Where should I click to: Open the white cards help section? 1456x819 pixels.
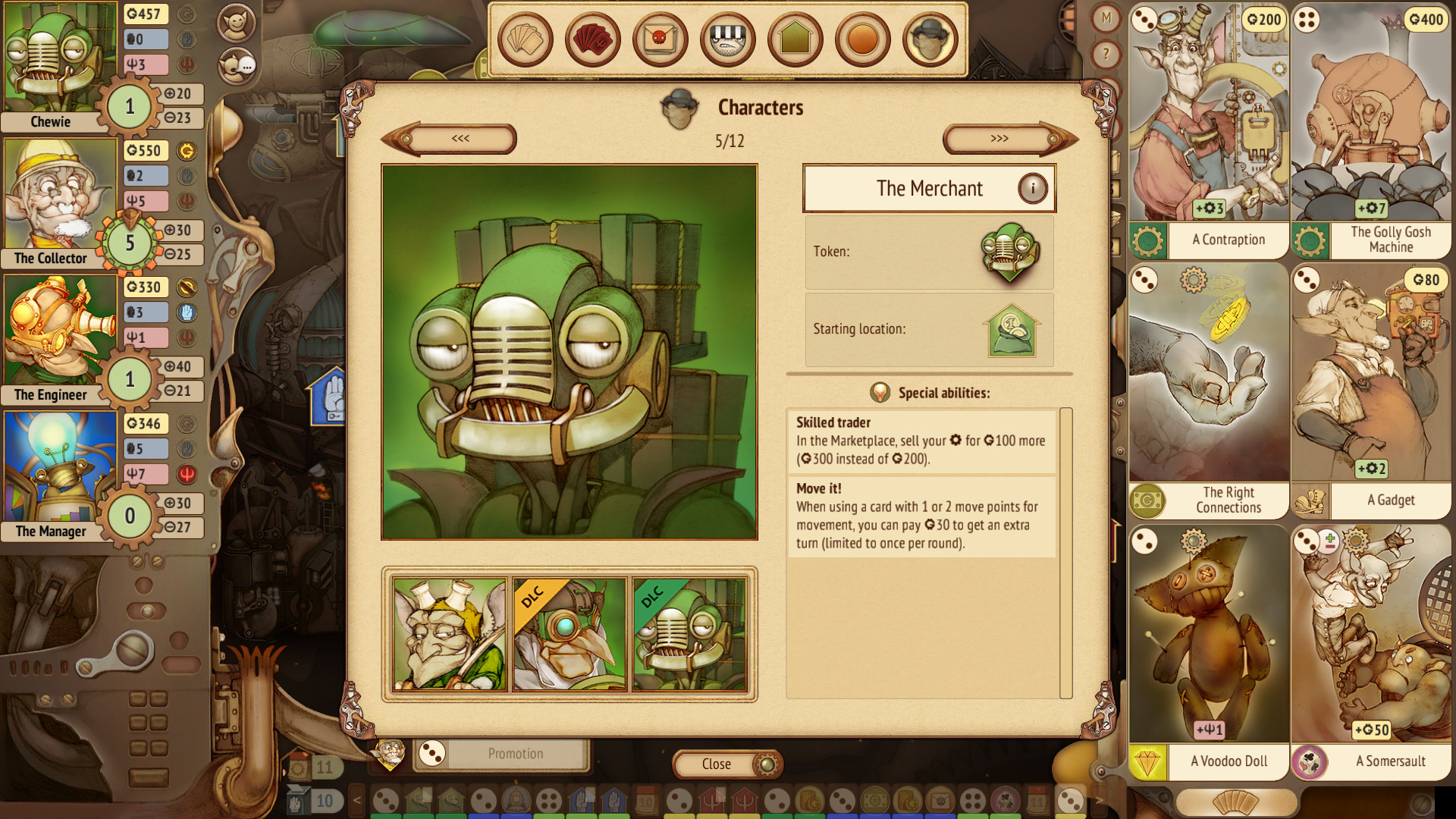[x=526, y=39]
